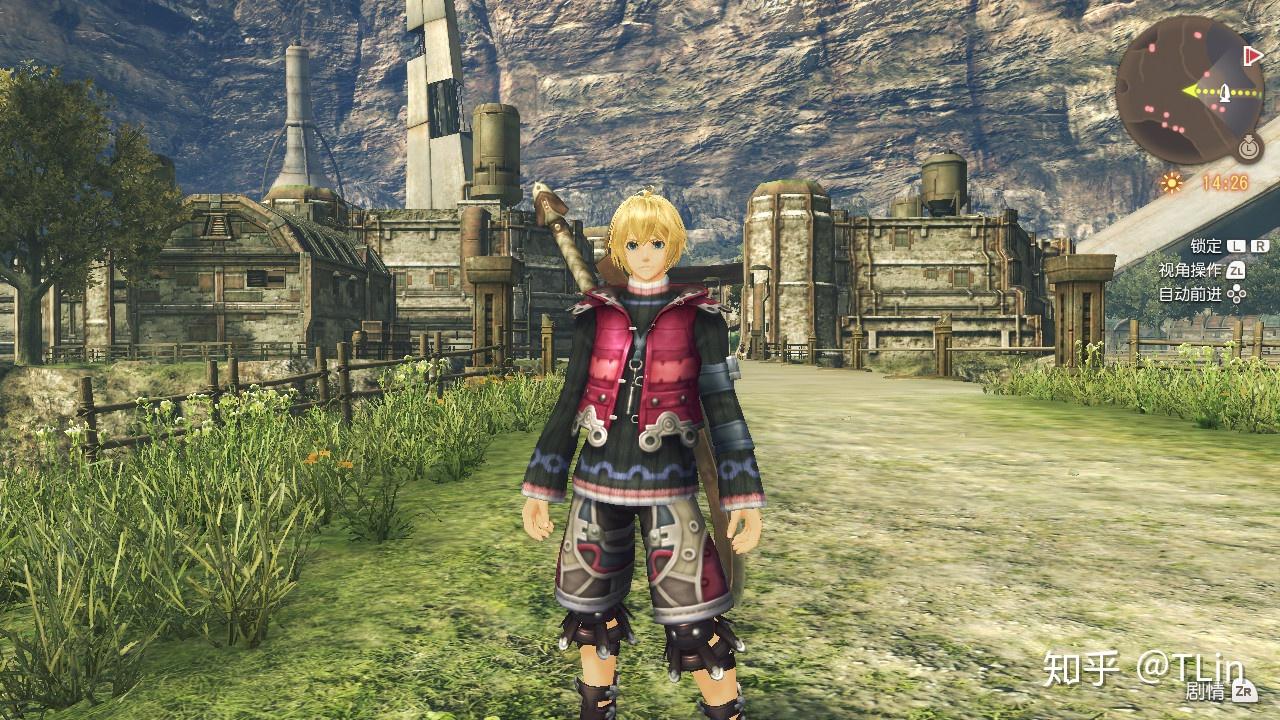The image size is (1280, 720).
Task: Click the white player marker on the minimap
Action: [x=1223, y=91]
